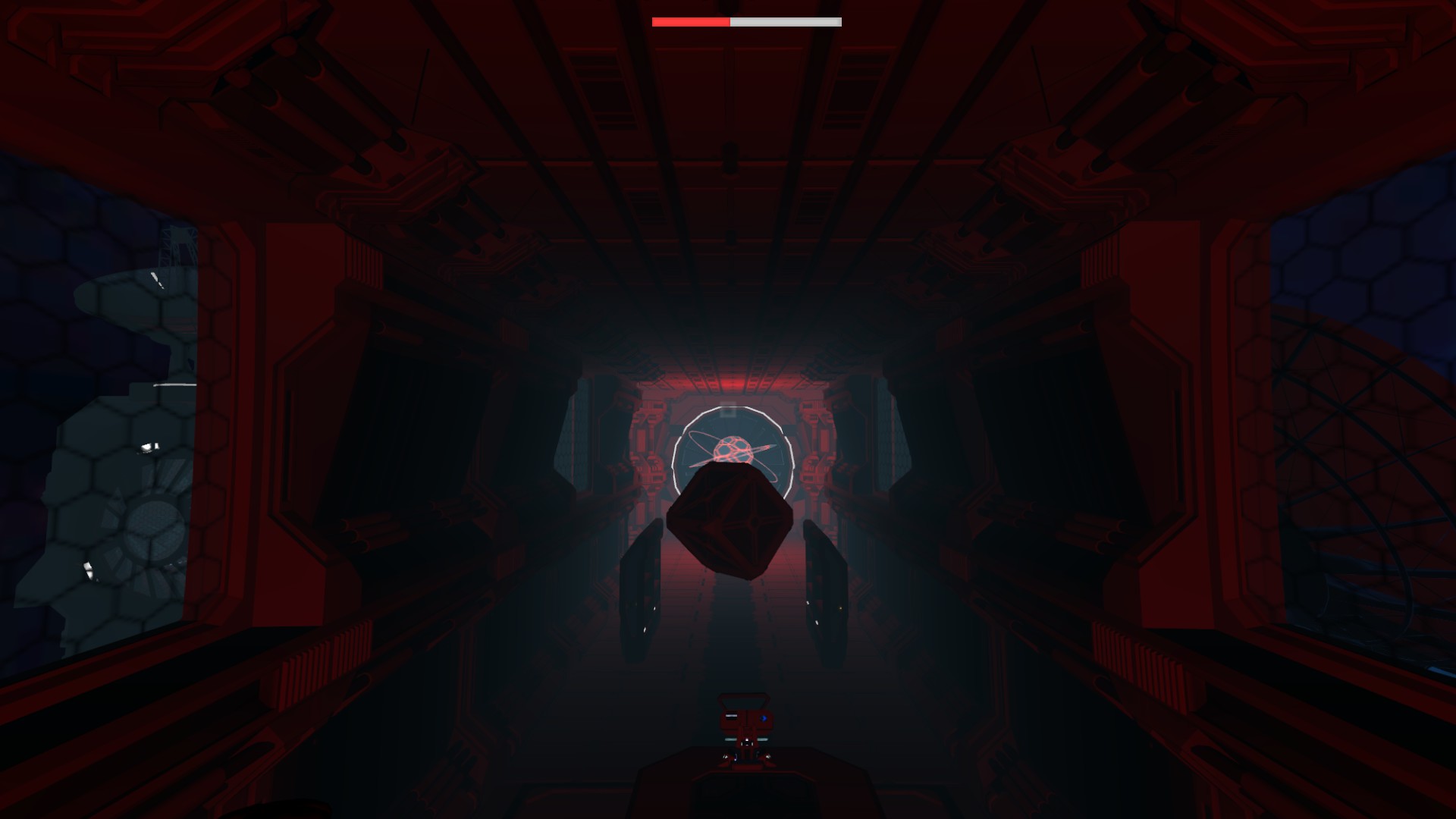Click the drone's label plate
The image size is (1456, 819).
731,716
